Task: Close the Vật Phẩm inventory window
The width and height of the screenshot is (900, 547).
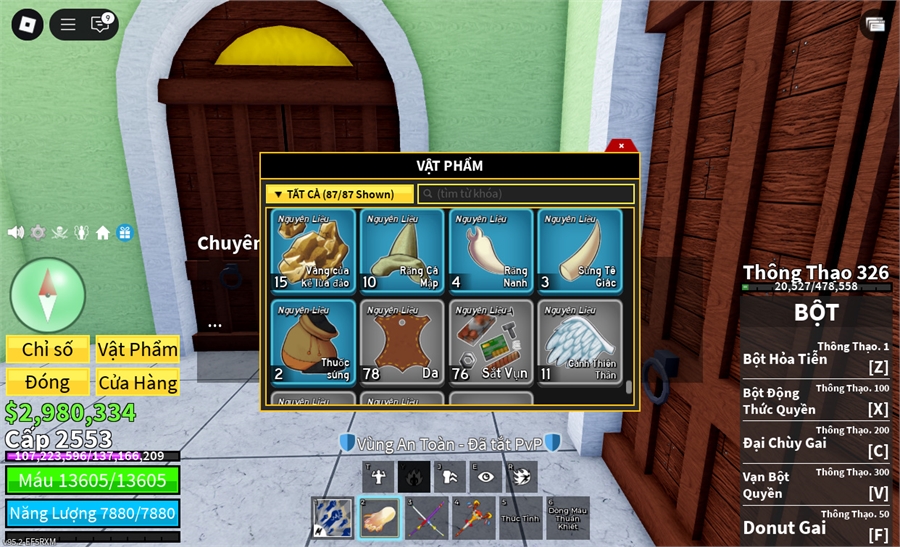Action: (x=621, y=146)
